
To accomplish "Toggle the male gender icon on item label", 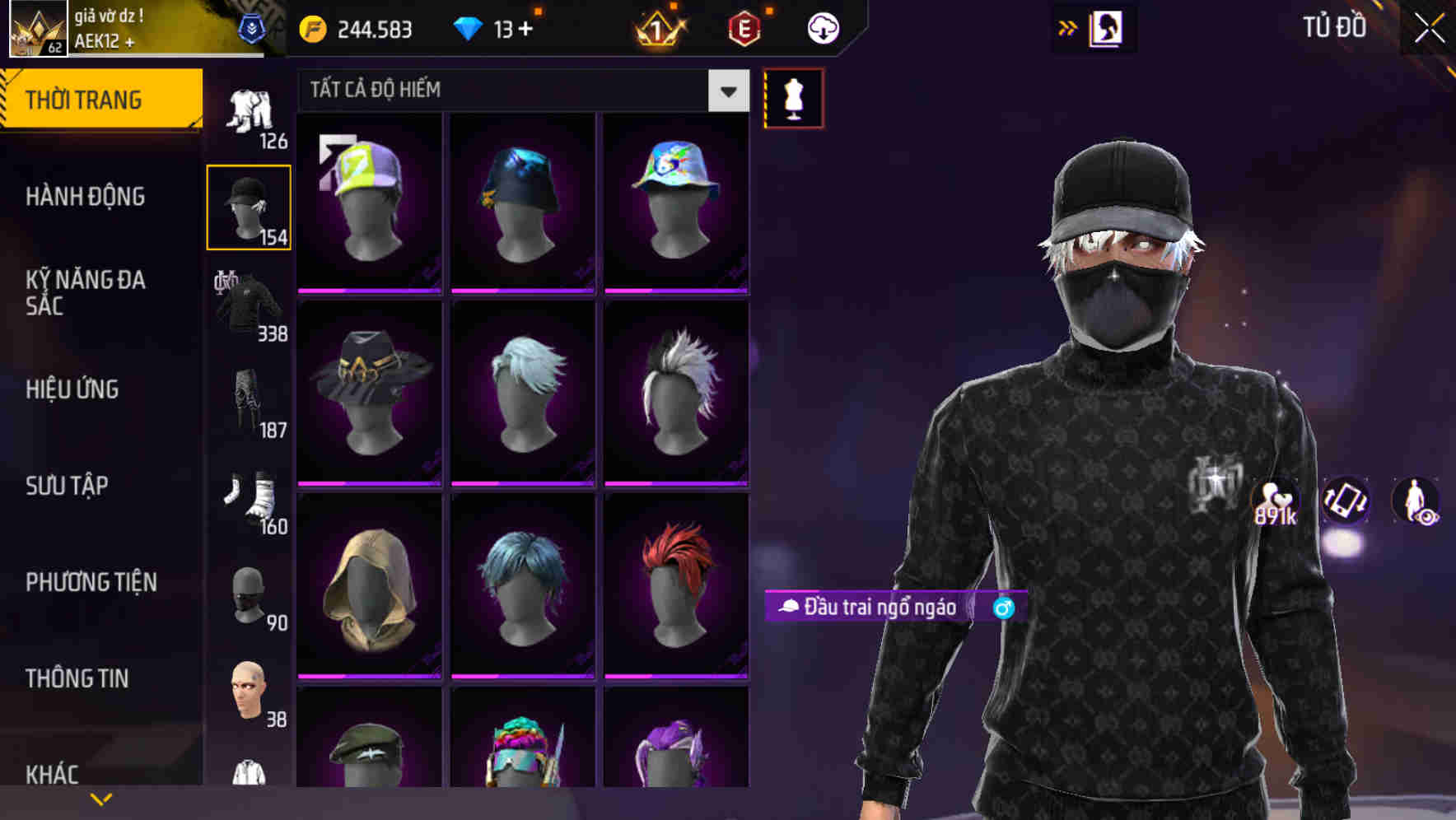I will [1004, 607].
